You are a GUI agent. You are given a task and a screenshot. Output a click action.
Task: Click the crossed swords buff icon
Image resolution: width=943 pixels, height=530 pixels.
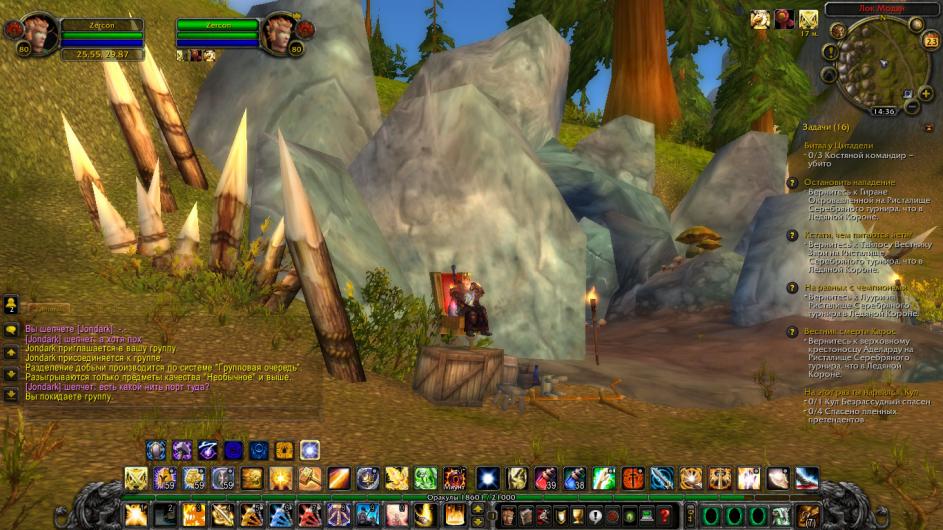[x=808, y=19]
